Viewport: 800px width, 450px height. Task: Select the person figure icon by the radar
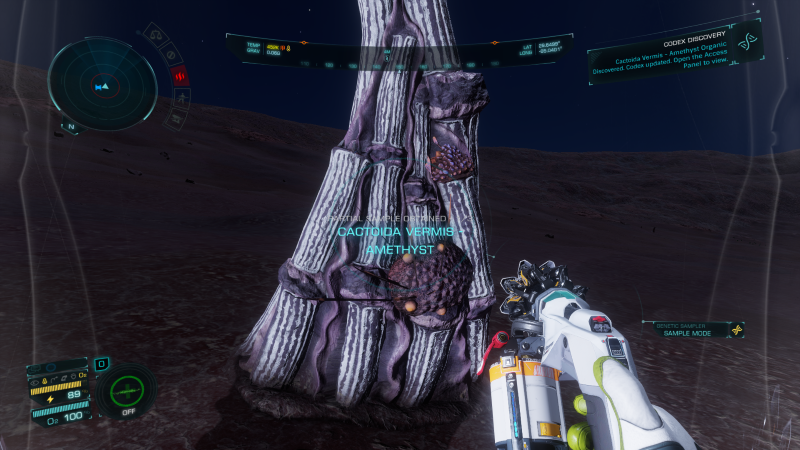(x=183, y=97)
